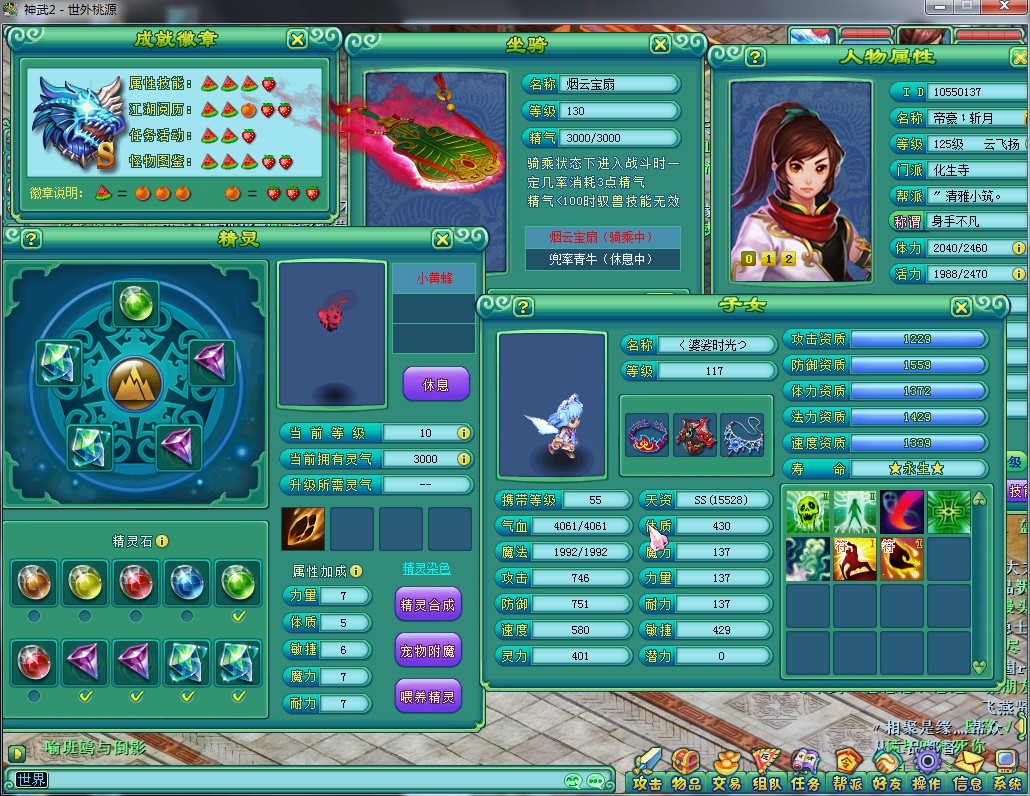Image resolution: width=1030 pixels, height=796 pixels.
Task: Click the 世界 chat channel selector
Action: (30, 779)
